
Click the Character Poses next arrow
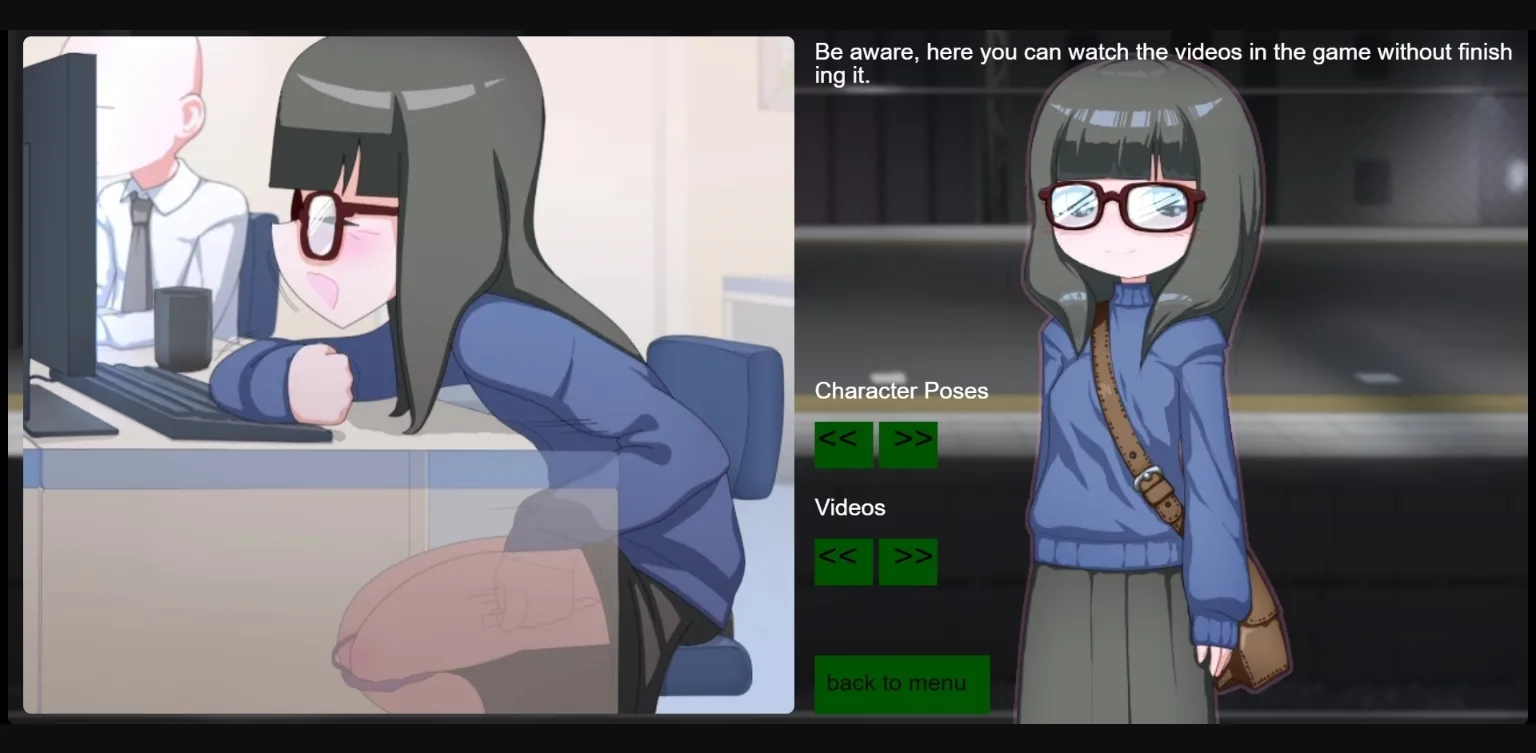pos(907,444)
